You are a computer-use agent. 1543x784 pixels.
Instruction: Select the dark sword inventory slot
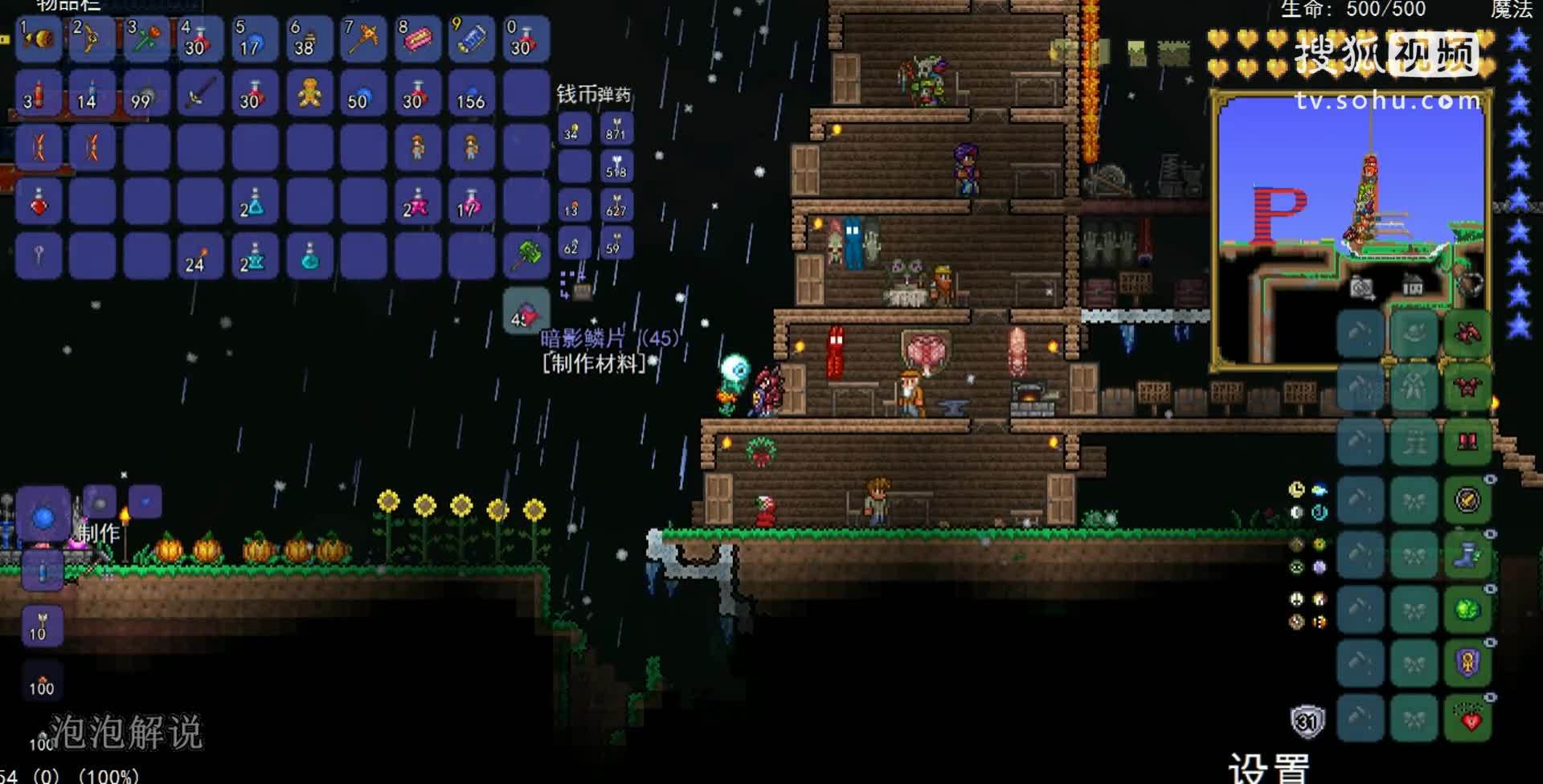click(x=199, y=94)
